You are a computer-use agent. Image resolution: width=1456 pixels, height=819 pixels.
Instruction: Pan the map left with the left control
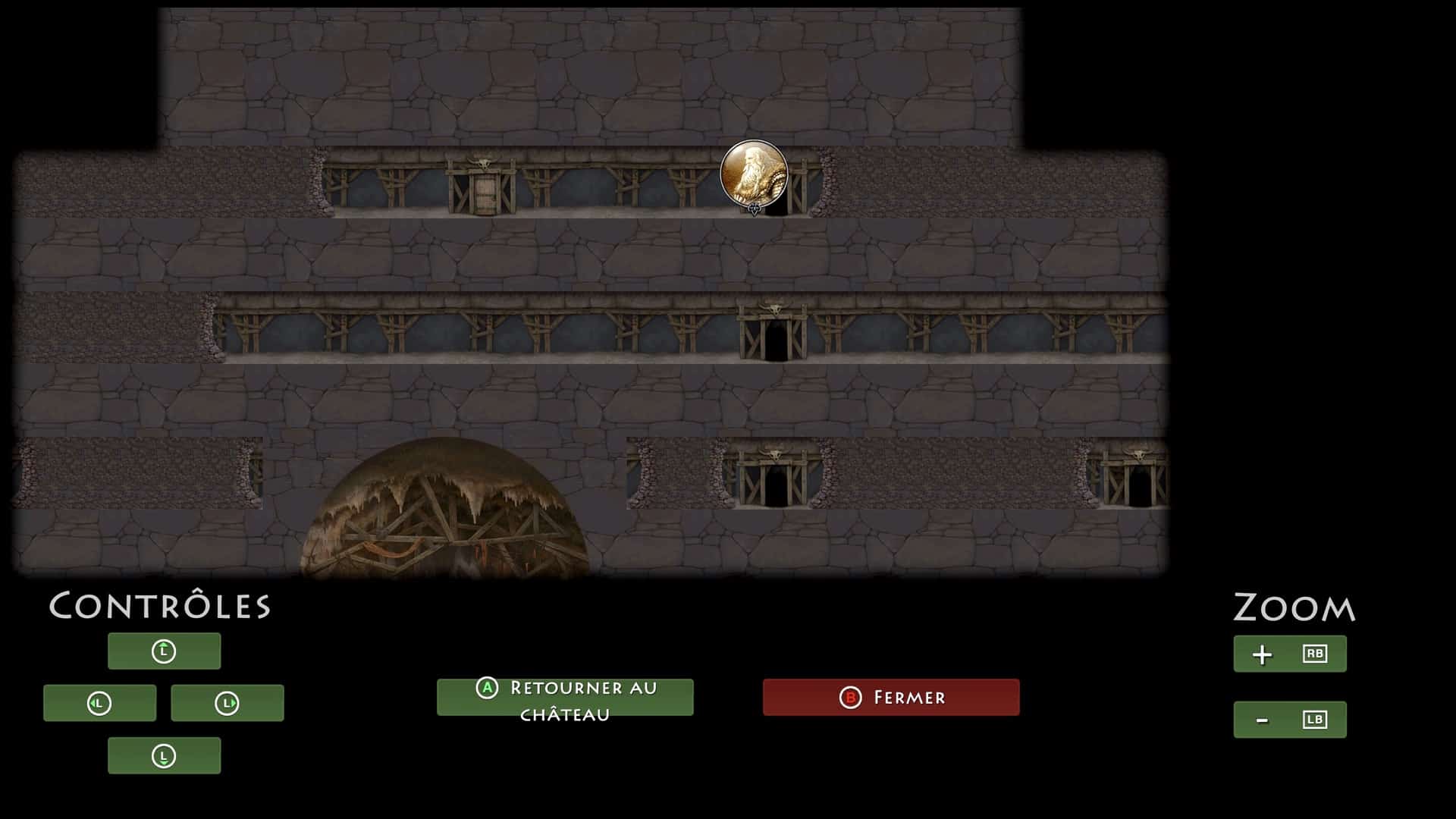click(99, 703)
